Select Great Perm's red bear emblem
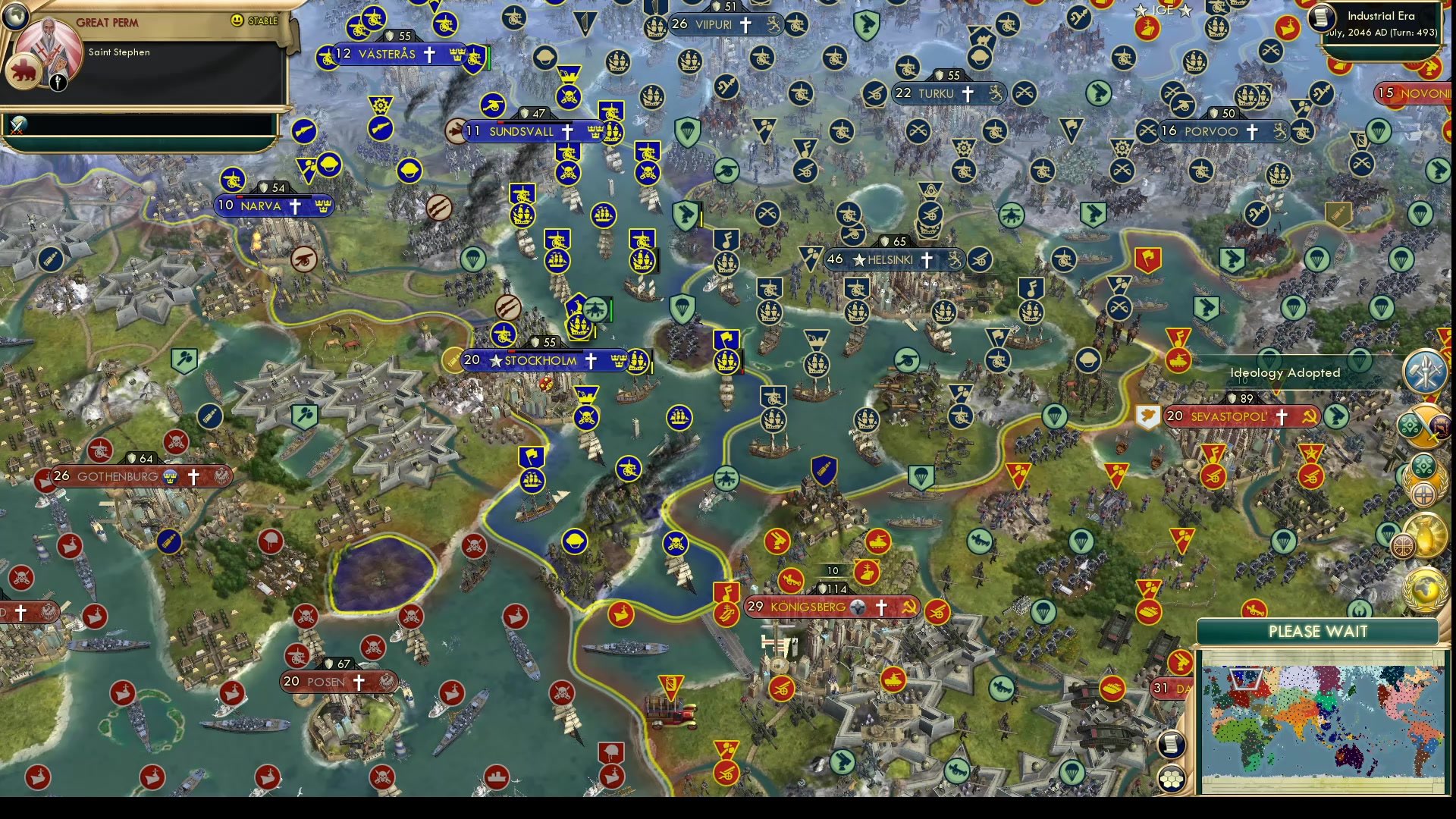Image resolution: width=1456 pixels, height=819 pixels. click(x=23, y=70)
